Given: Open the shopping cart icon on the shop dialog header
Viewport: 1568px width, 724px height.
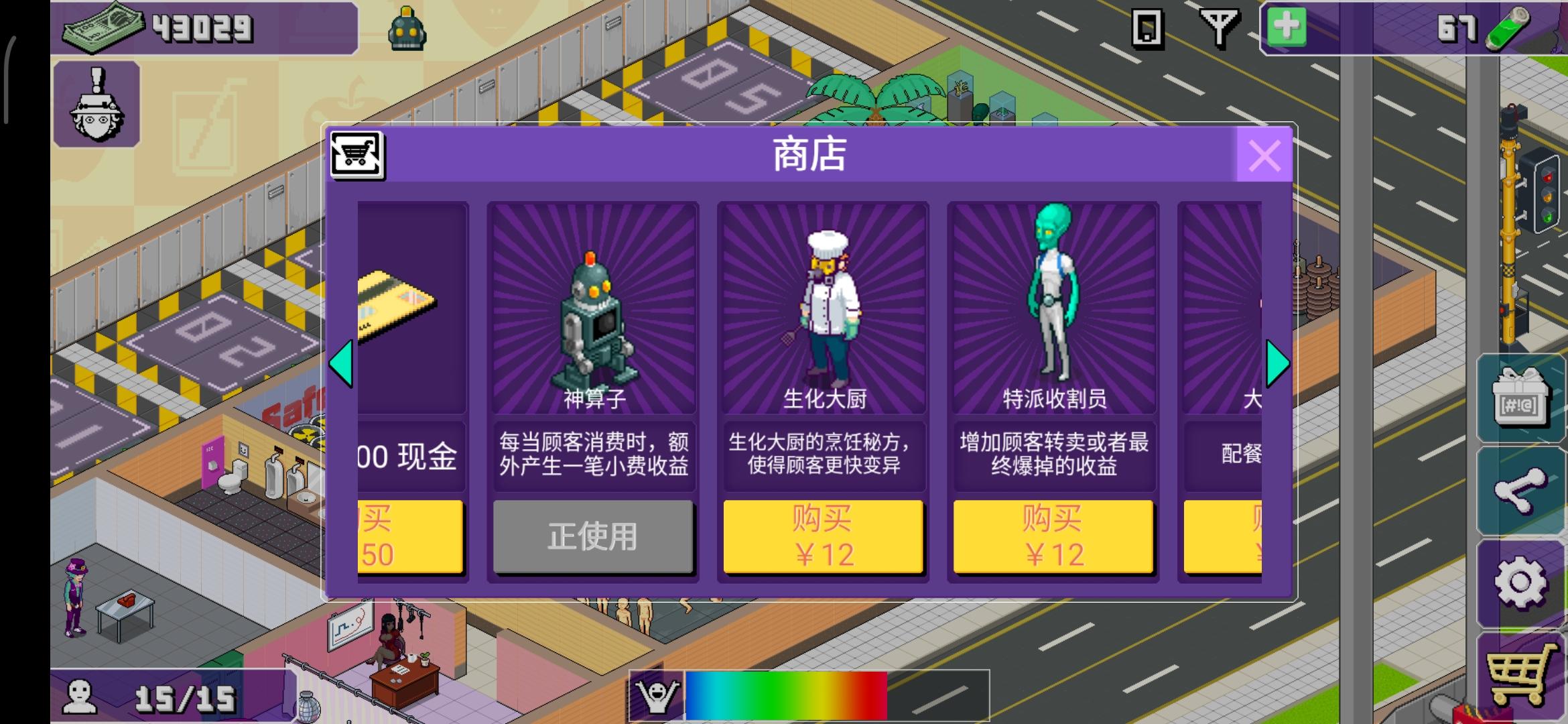Looking at the screenshot, I should coord(357,154).
